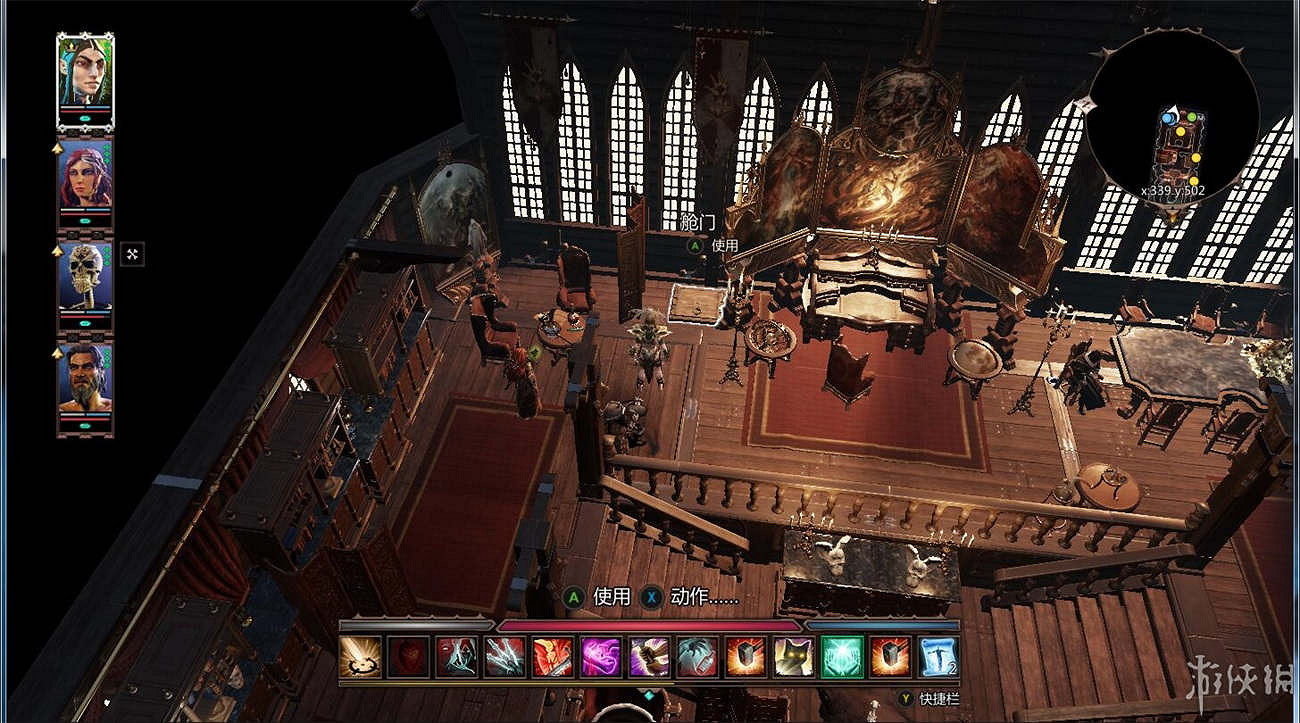Select the dimmed red mask skill slot
This screenshot has width=1300, height=723.
408,657
